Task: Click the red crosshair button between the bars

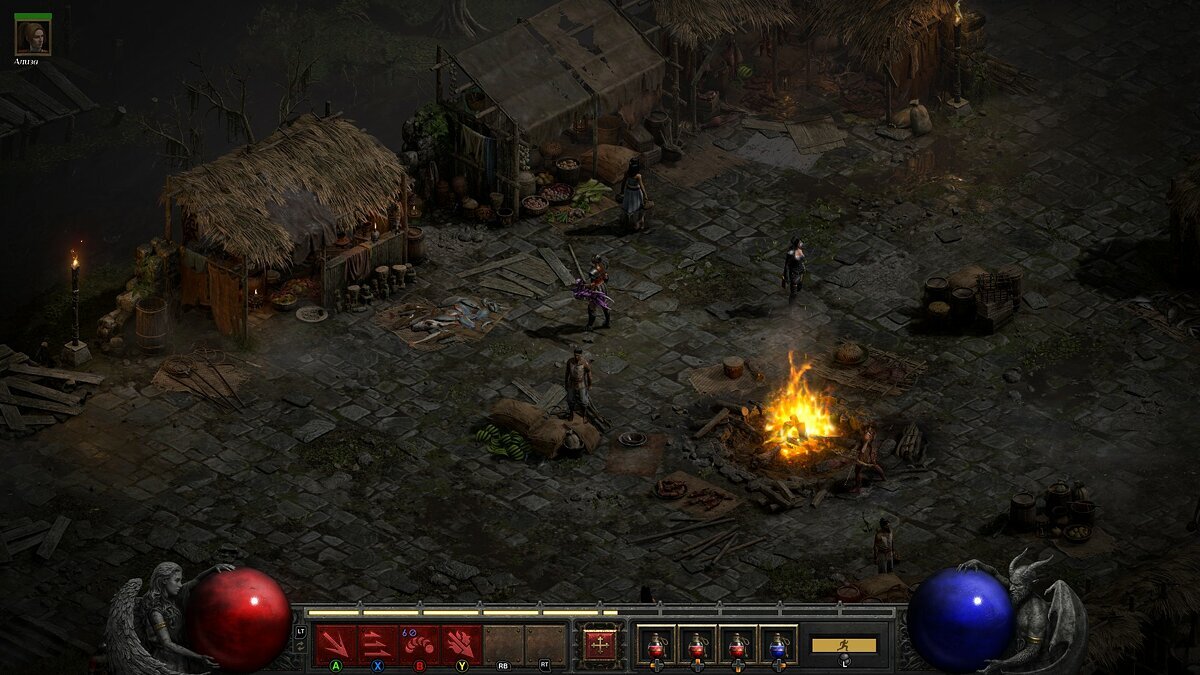Action: click(600, 644)
